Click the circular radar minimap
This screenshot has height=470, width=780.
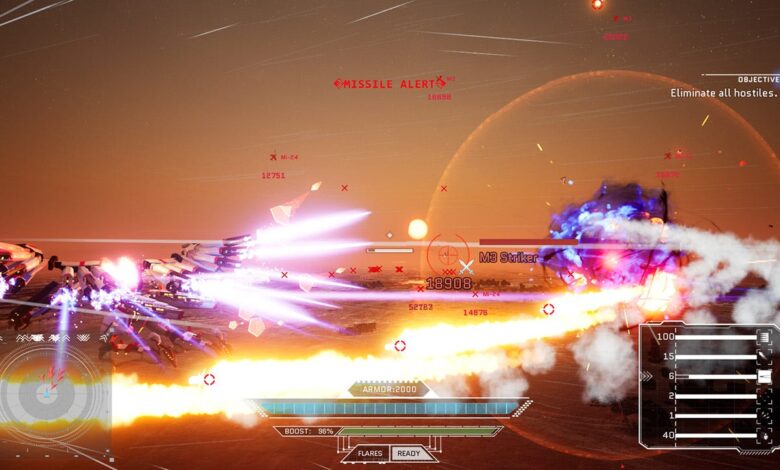tap(47, 393)
